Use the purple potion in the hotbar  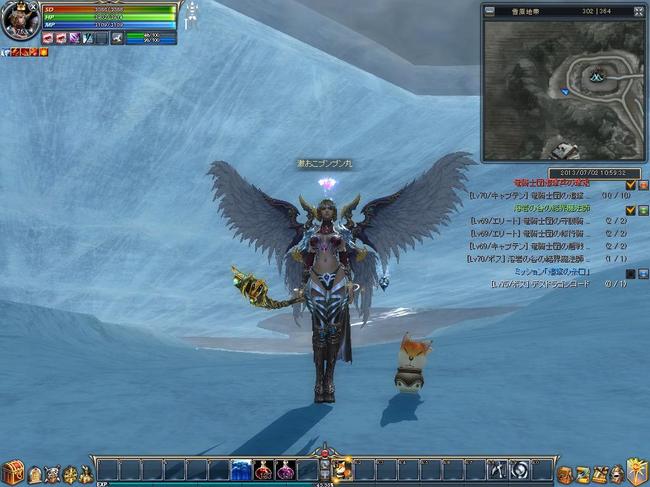pos(286,470)
